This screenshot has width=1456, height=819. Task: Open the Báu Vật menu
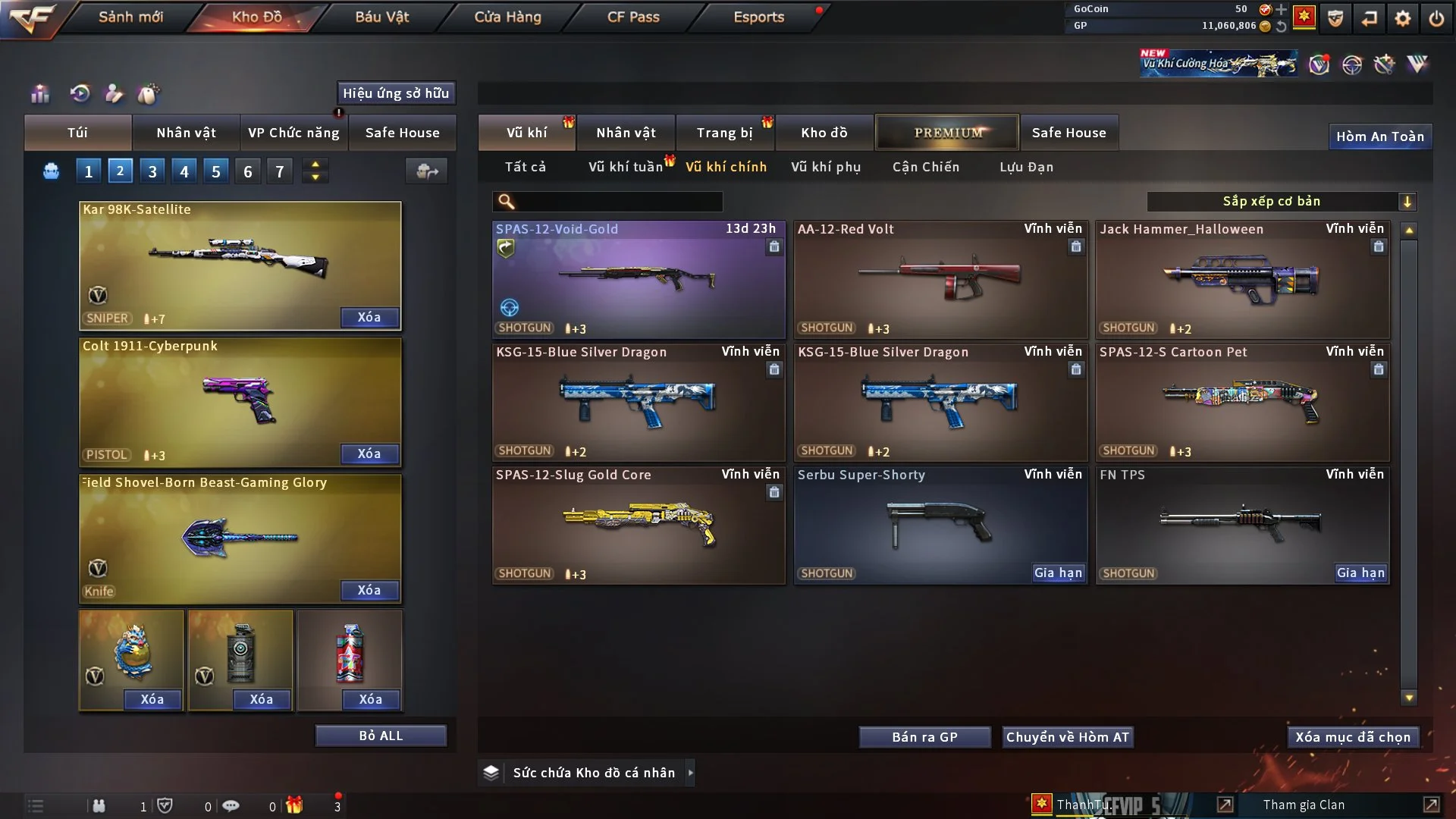point(381,17)
